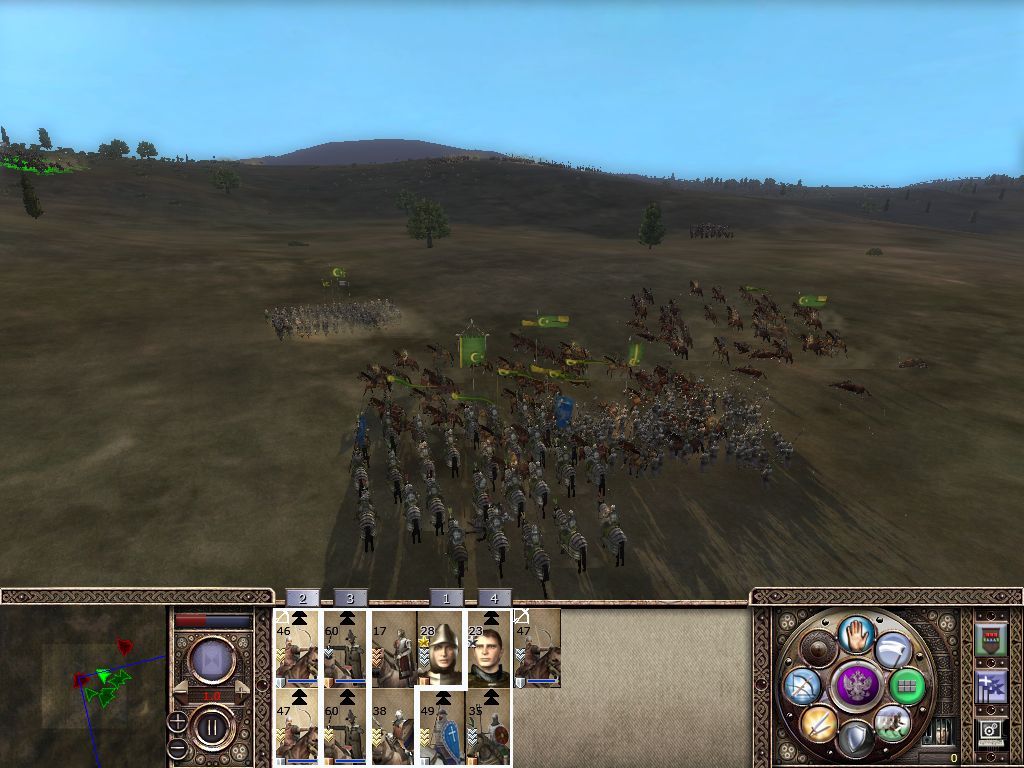Toggle guard mode with the shield button
The width and height of the screenshot is (1024, 768).
coord(854,739)
